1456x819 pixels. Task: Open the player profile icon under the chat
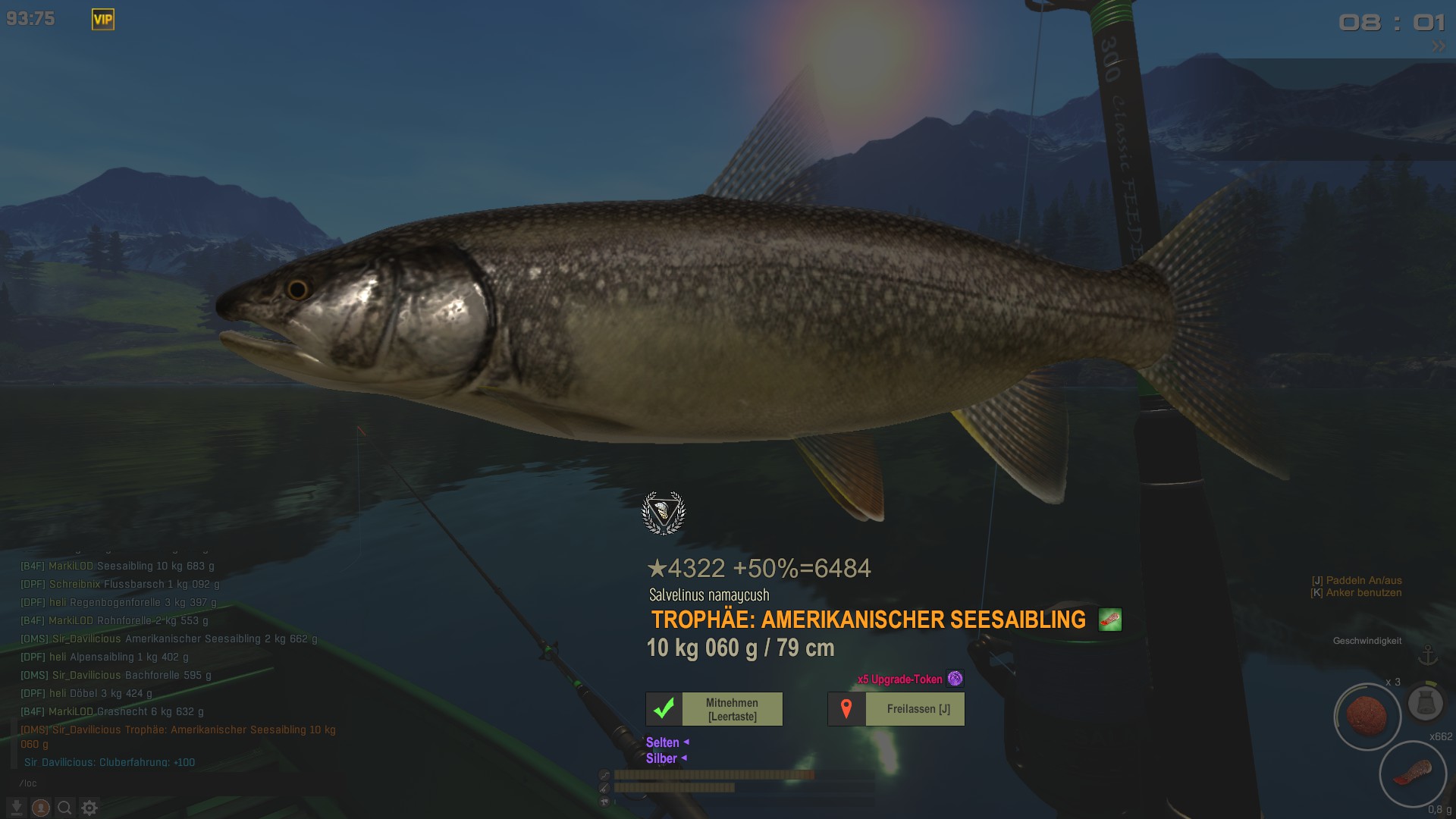tap(41, 808)
